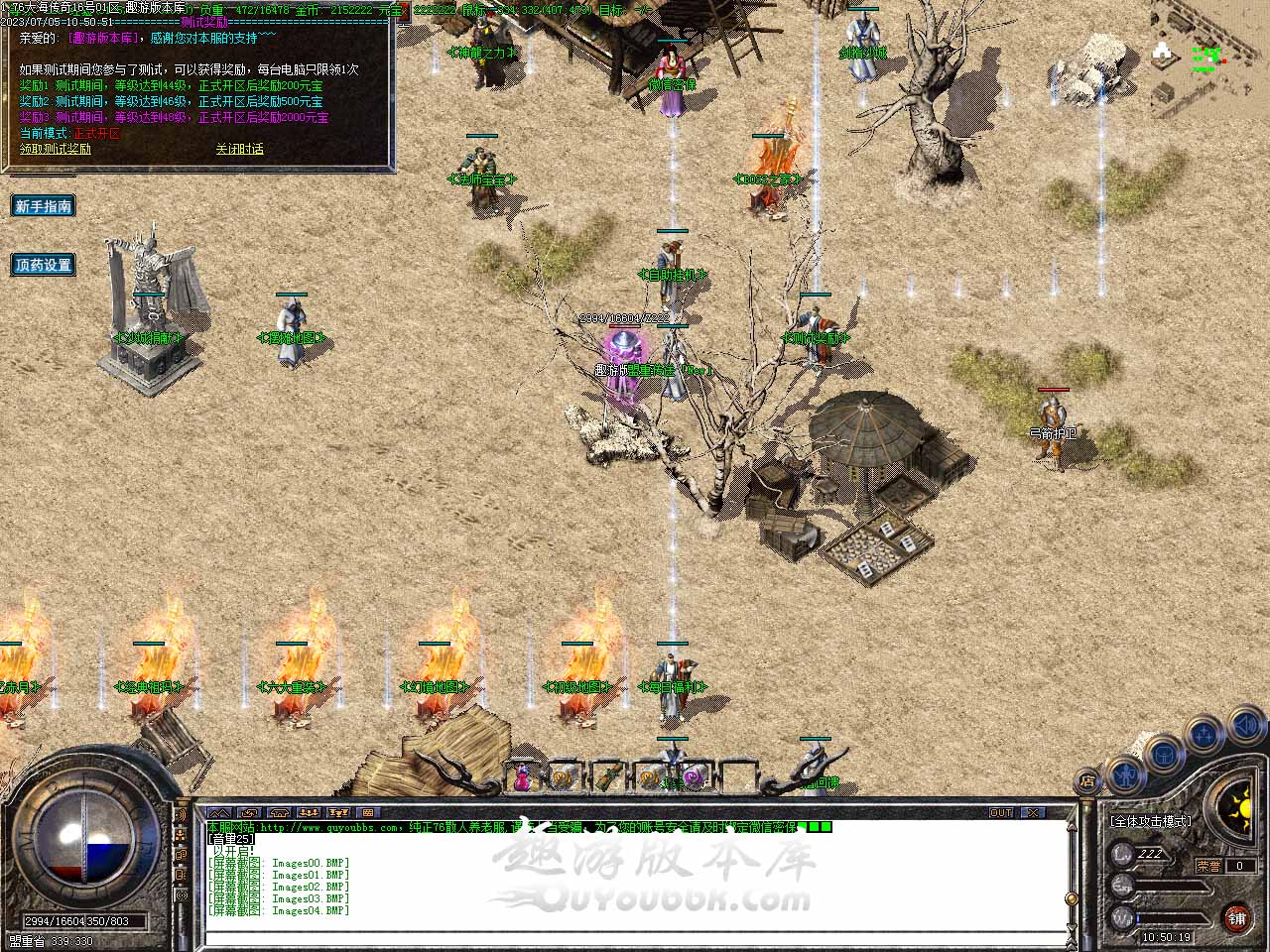Click the red 铺 stall button
The height and width of the screenshot is (952, 1270).
(x=1236, y=917)
